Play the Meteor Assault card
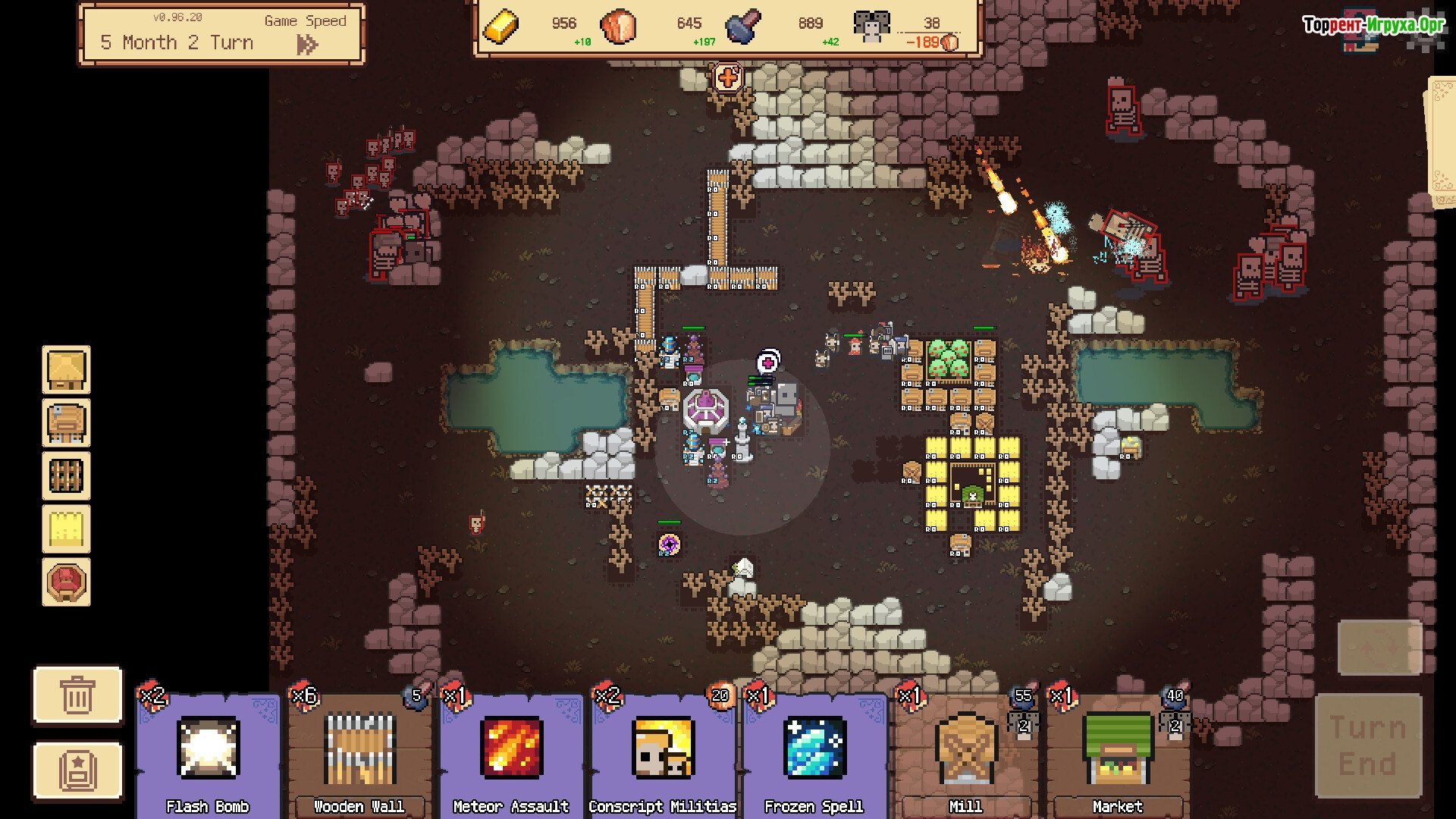The image size is (1456, 819). tap(511, 752)
